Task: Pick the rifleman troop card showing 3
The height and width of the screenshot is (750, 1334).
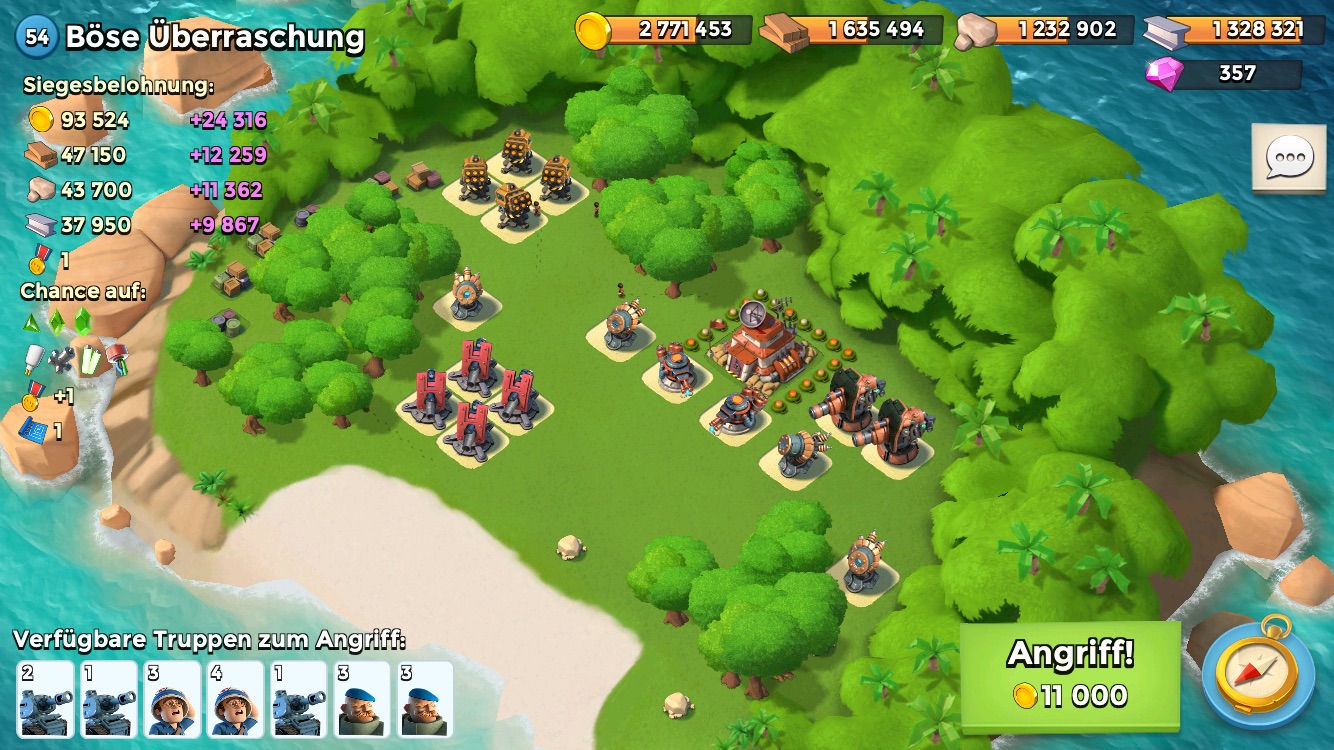Action: [172, 699]
